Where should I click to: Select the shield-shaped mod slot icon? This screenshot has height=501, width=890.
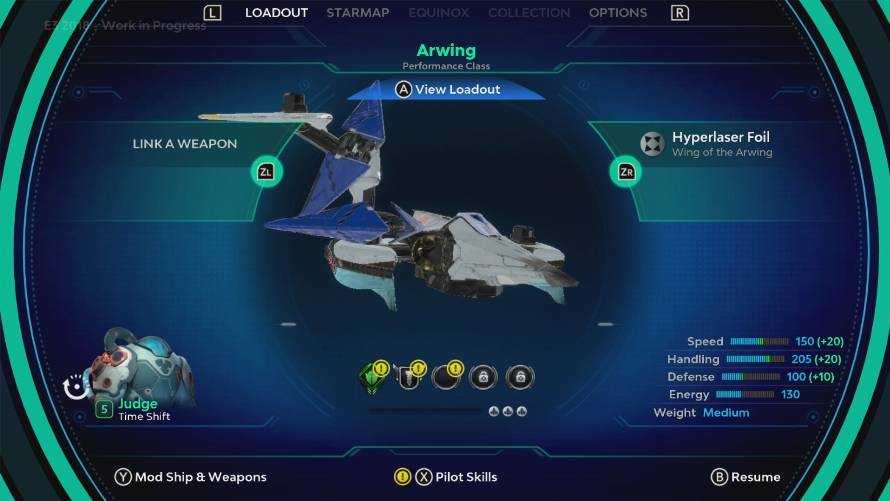click(408, 377)
